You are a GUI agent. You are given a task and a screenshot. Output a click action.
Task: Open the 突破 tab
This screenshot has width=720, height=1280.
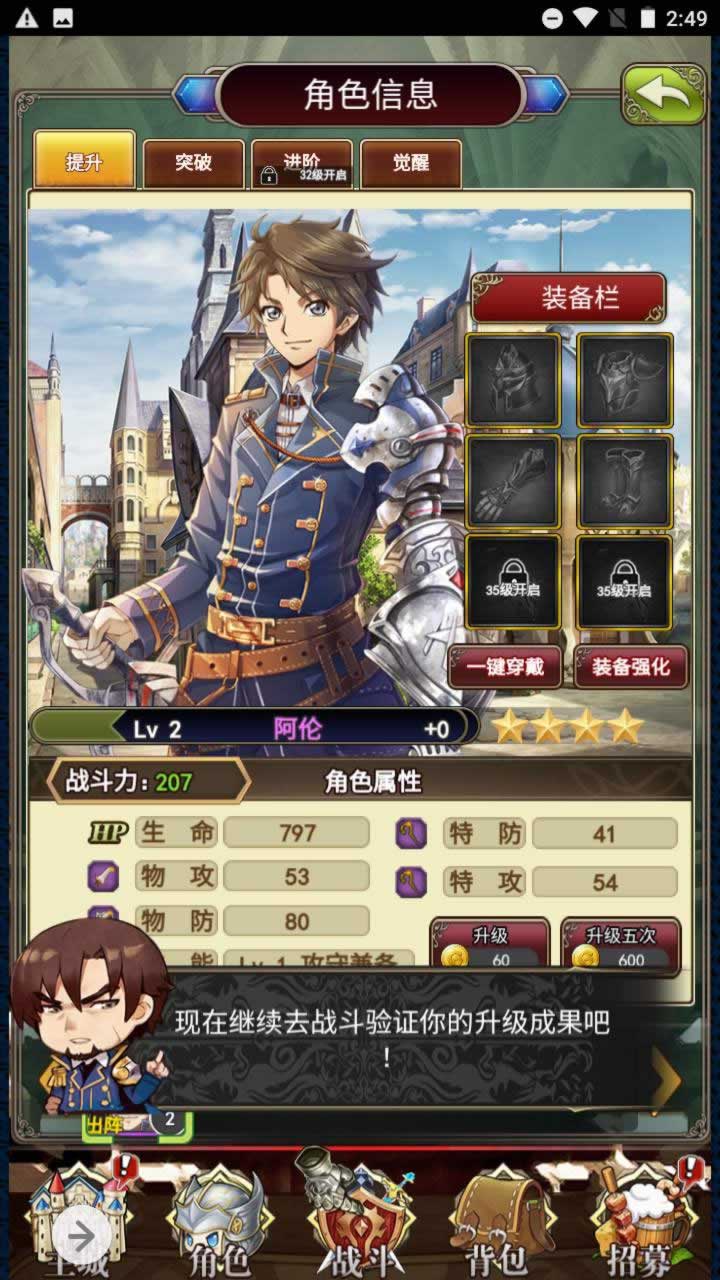pos(193,163)
